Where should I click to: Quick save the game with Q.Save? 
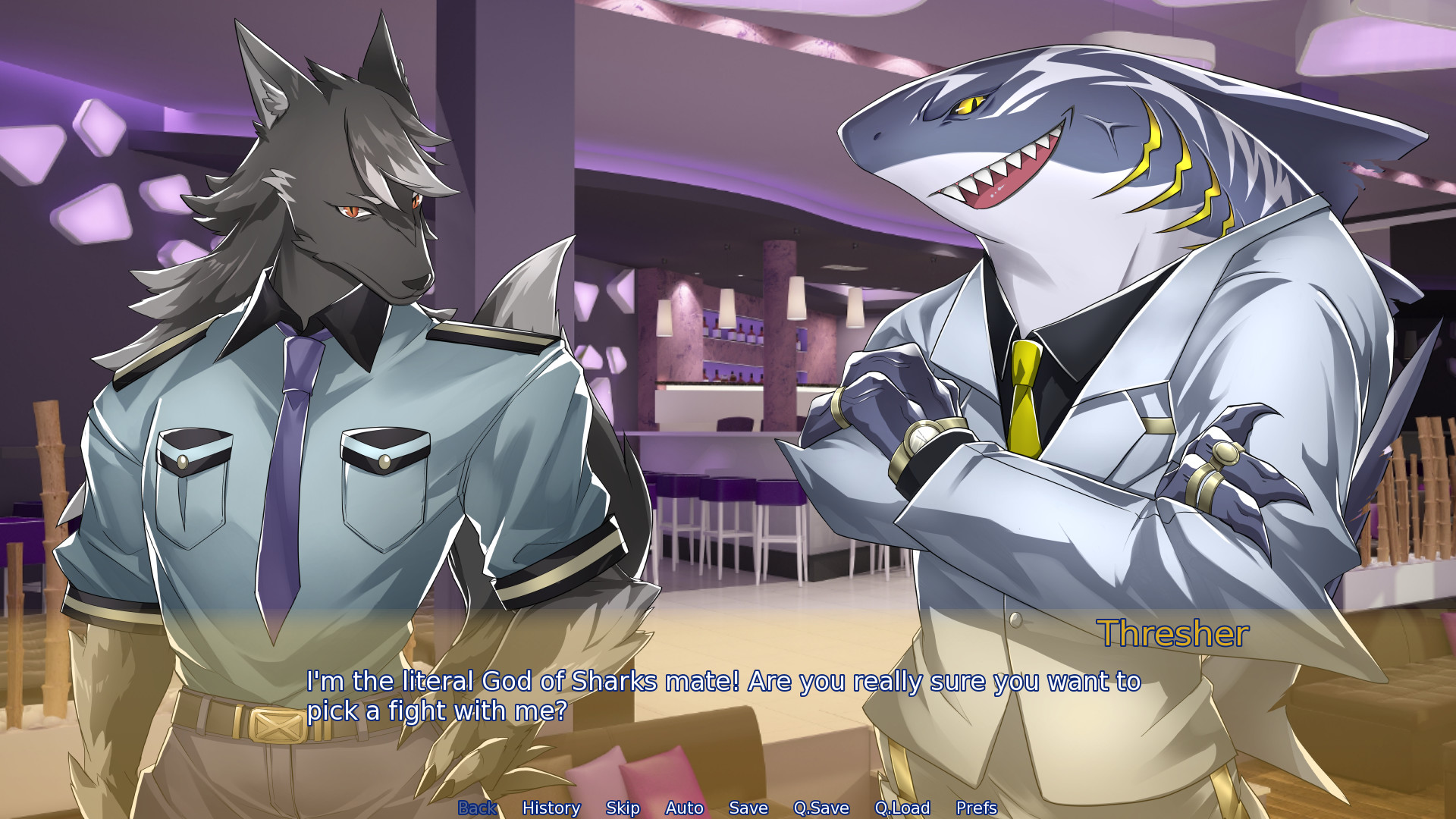(821, 808)
